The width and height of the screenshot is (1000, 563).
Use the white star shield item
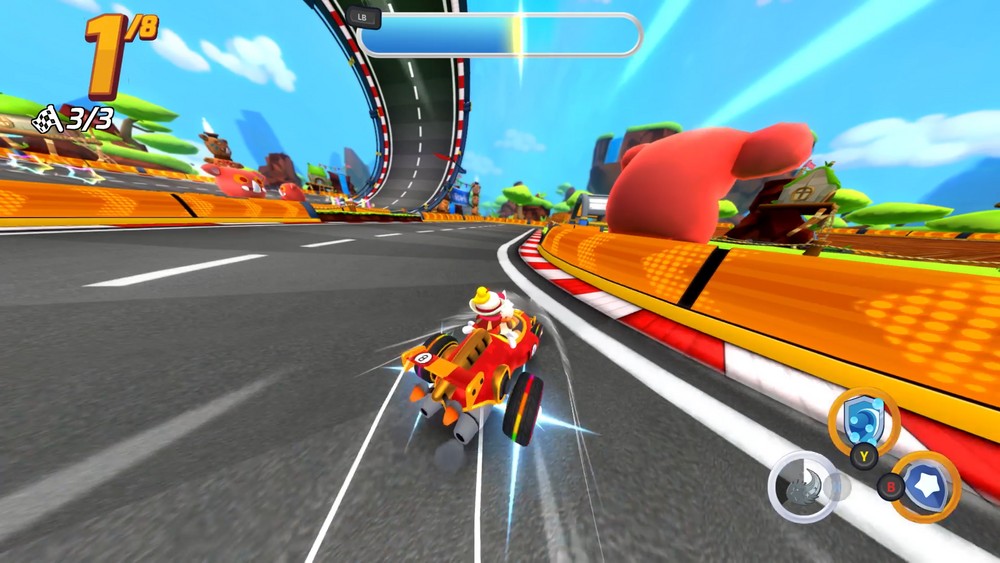coord(926,486)
